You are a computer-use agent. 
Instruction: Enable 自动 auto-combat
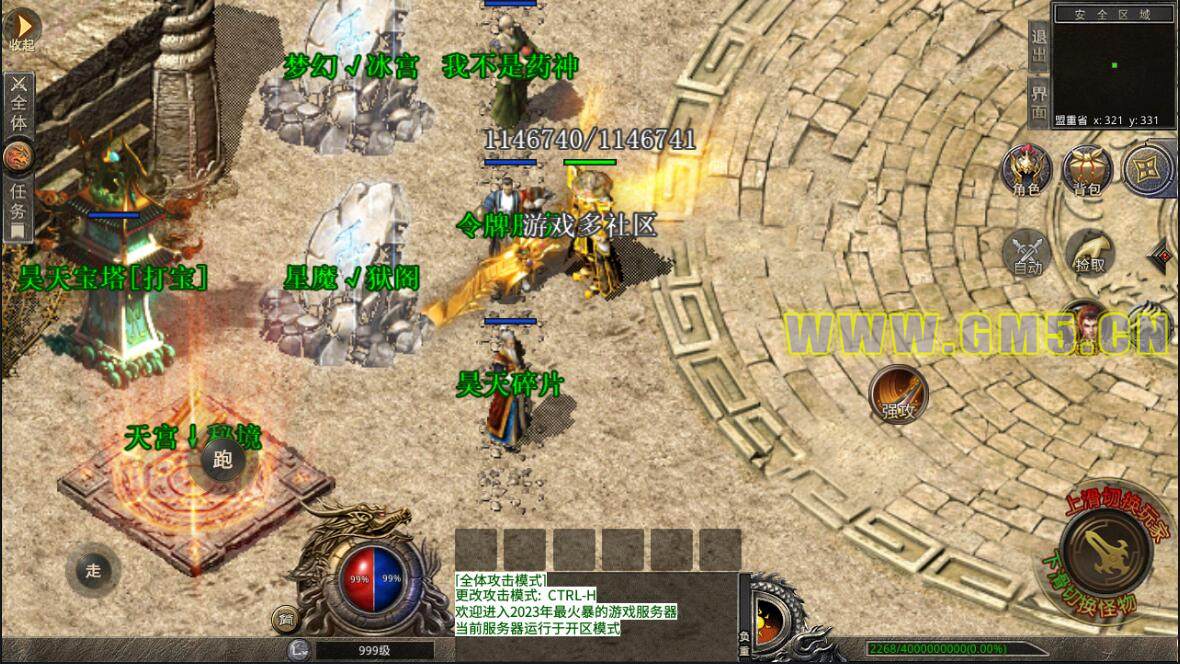[x=1027, y=252]
